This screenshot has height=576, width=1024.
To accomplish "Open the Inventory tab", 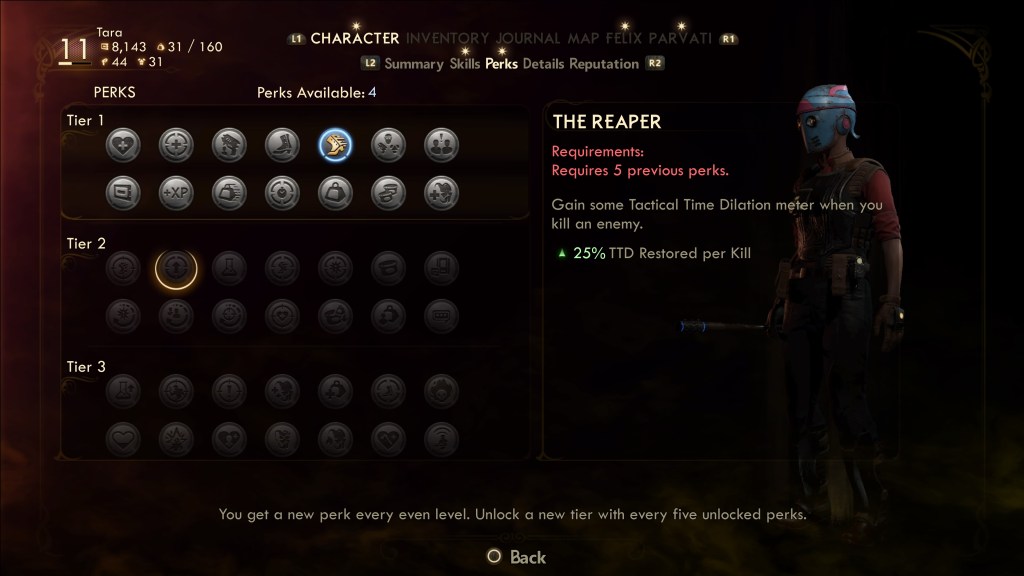I will [447, 39].
